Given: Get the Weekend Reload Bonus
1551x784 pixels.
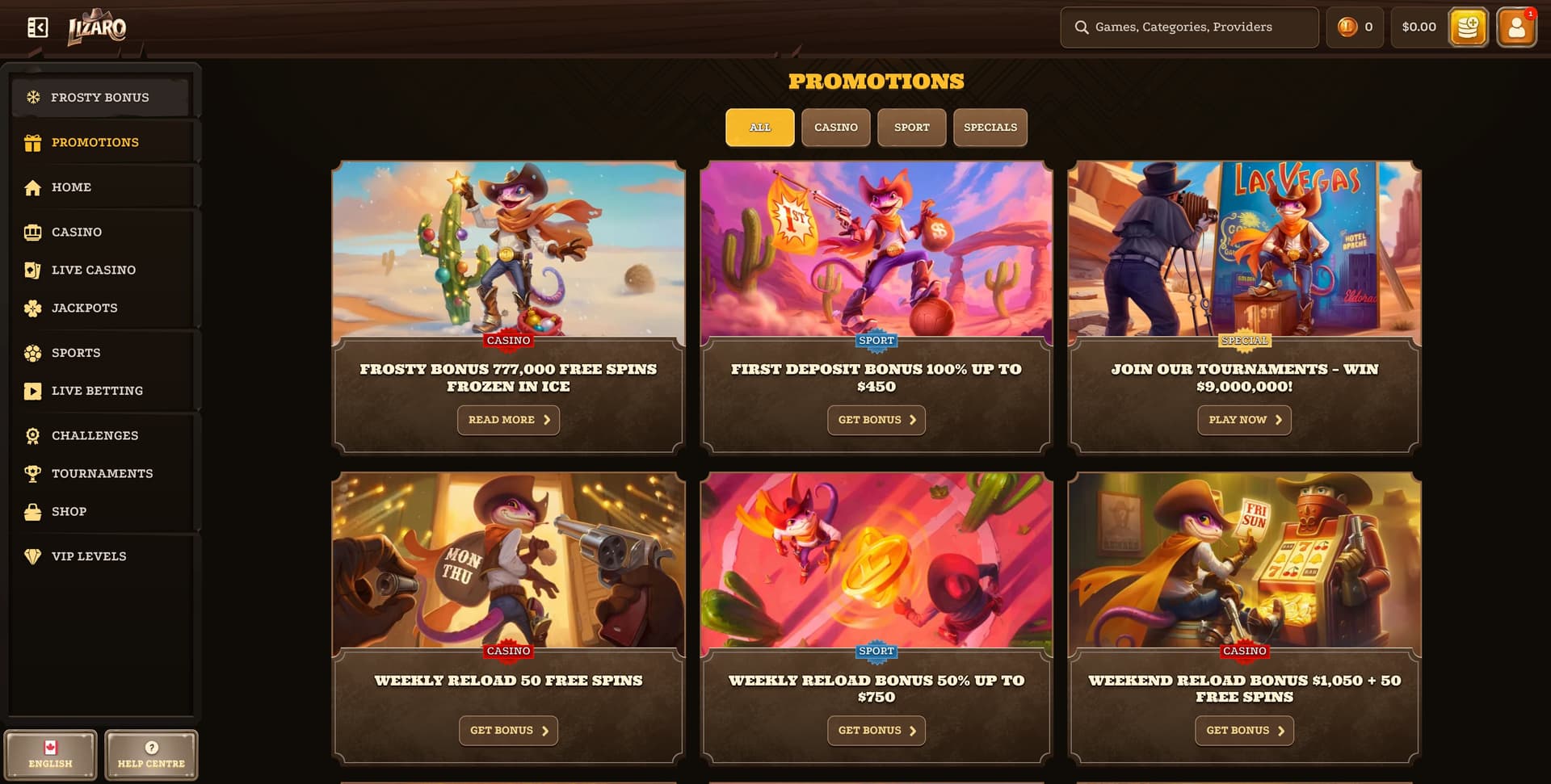Looking at the screenshot, I should click(1244, 731).
